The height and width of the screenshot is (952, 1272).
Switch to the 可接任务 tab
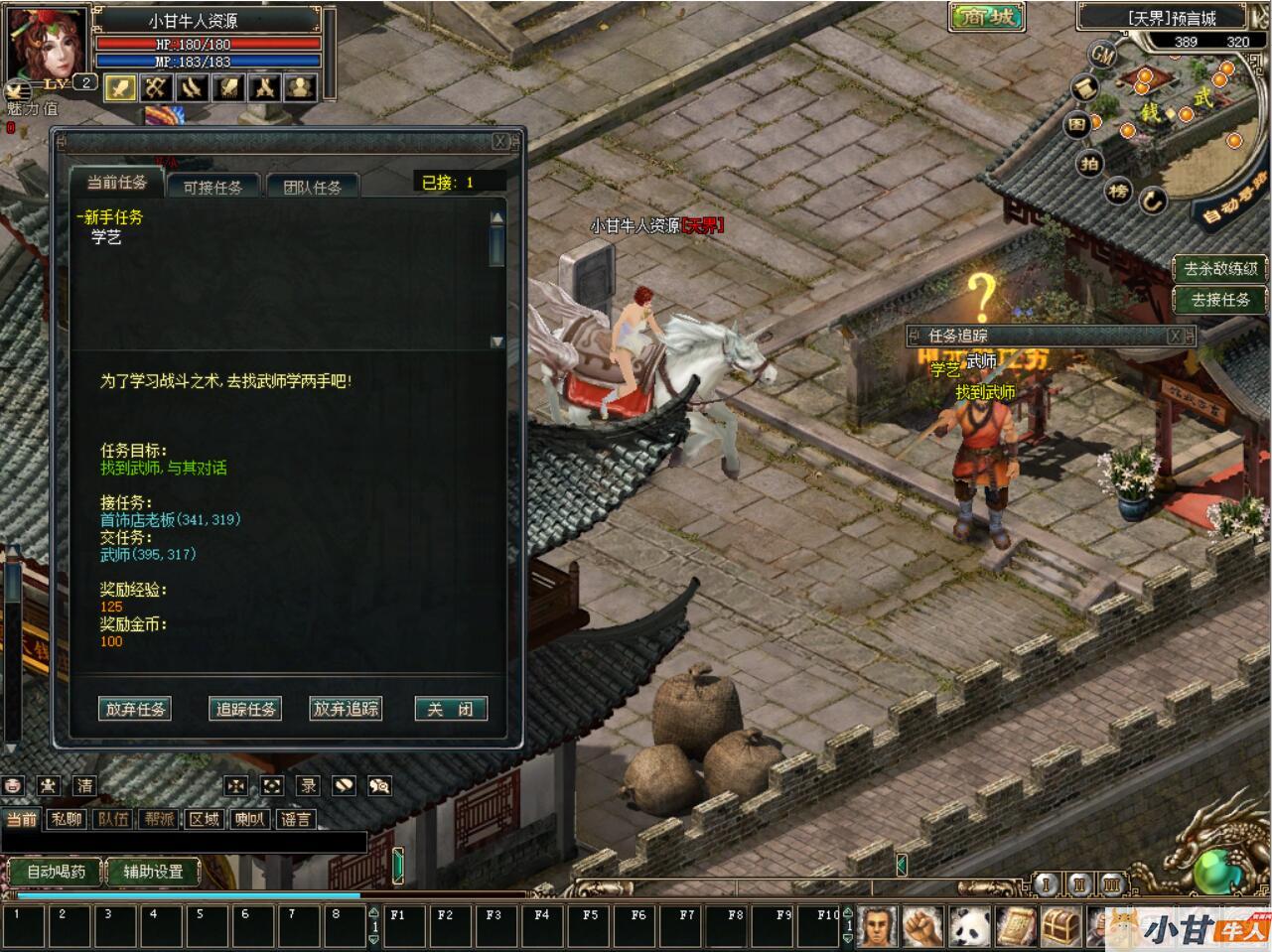tap(212, 187)
